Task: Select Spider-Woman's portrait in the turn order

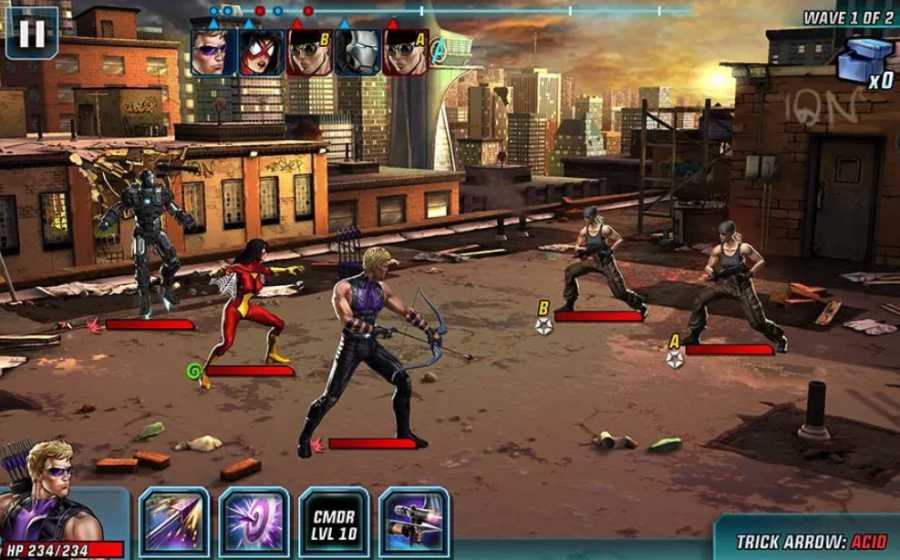Action: tap(262, 52)
